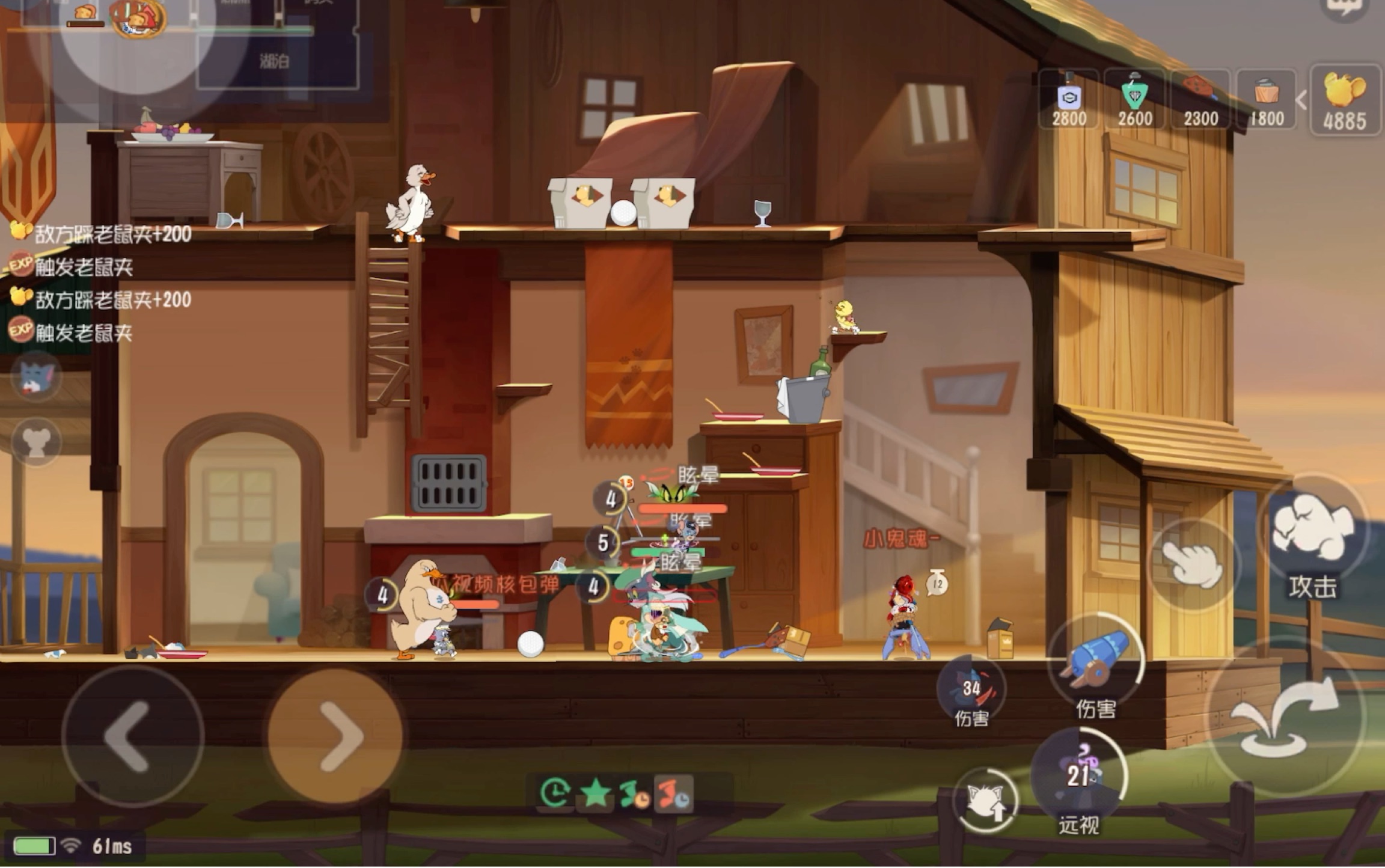Buy the 2600 green potion item
Image resolution: width=1385 pixels, height=868 pixels.
pyautogui.click(x=1135, y=100)
